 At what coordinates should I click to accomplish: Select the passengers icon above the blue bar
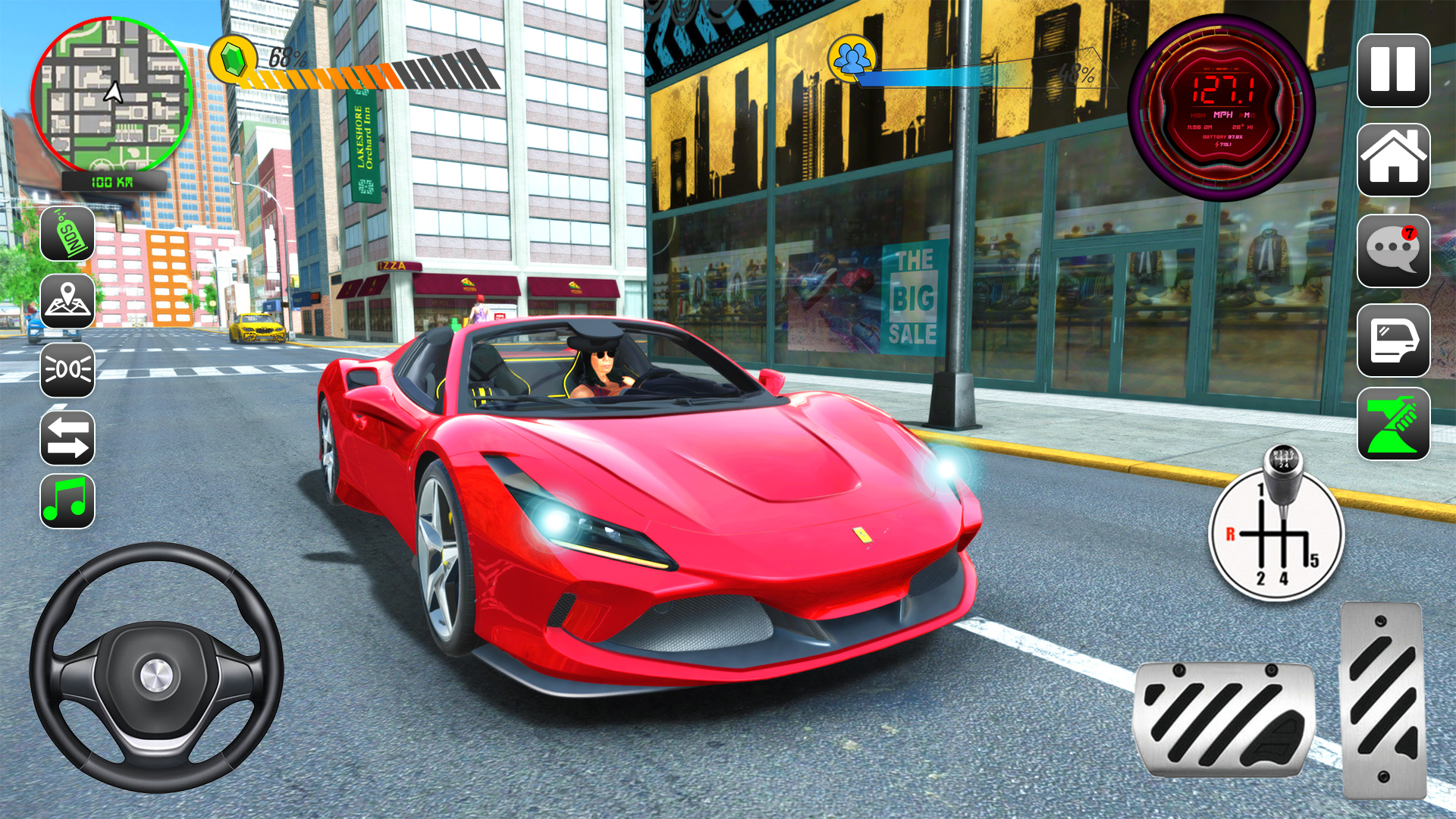coord(854,59)
